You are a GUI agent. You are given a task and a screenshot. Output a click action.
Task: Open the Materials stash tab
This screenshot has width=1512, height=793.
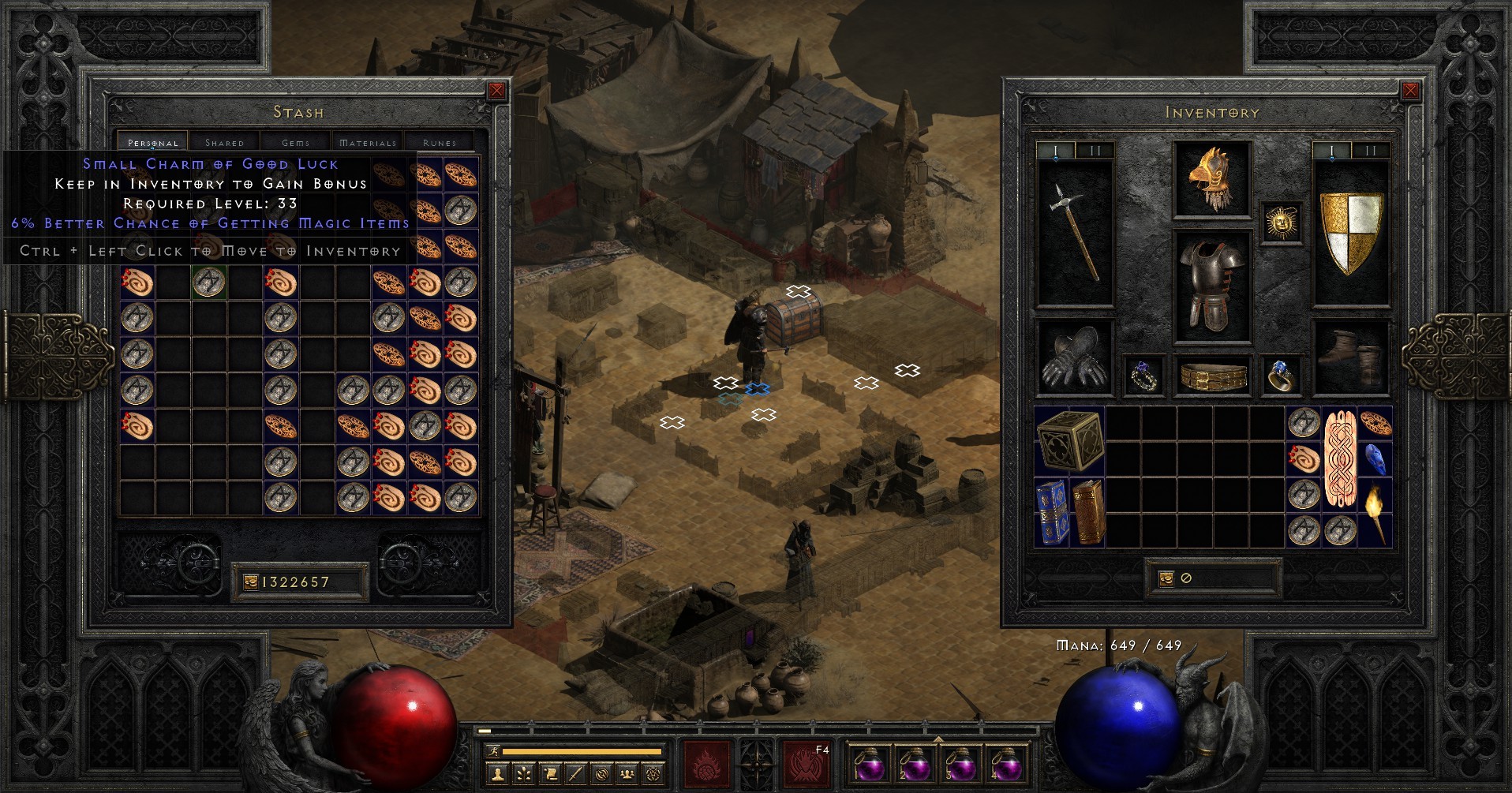(x=368, y=142)
